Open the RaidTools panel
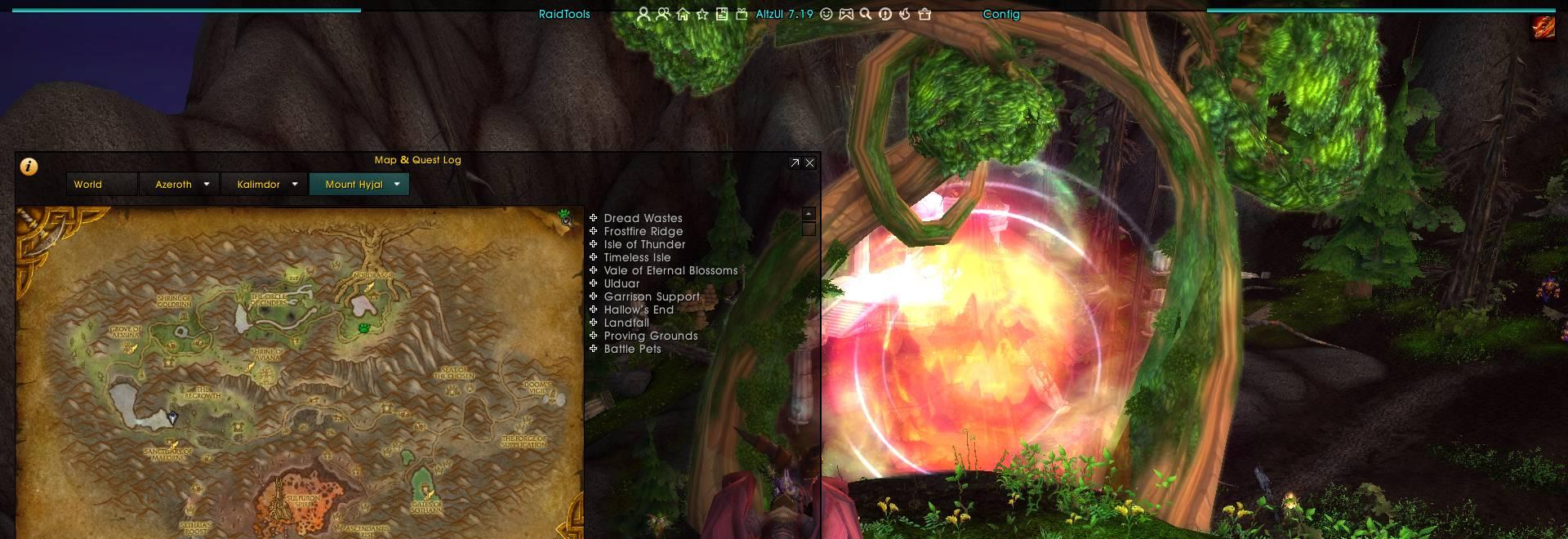Viewport: 1568px width, 539px height. pos(564,14)
